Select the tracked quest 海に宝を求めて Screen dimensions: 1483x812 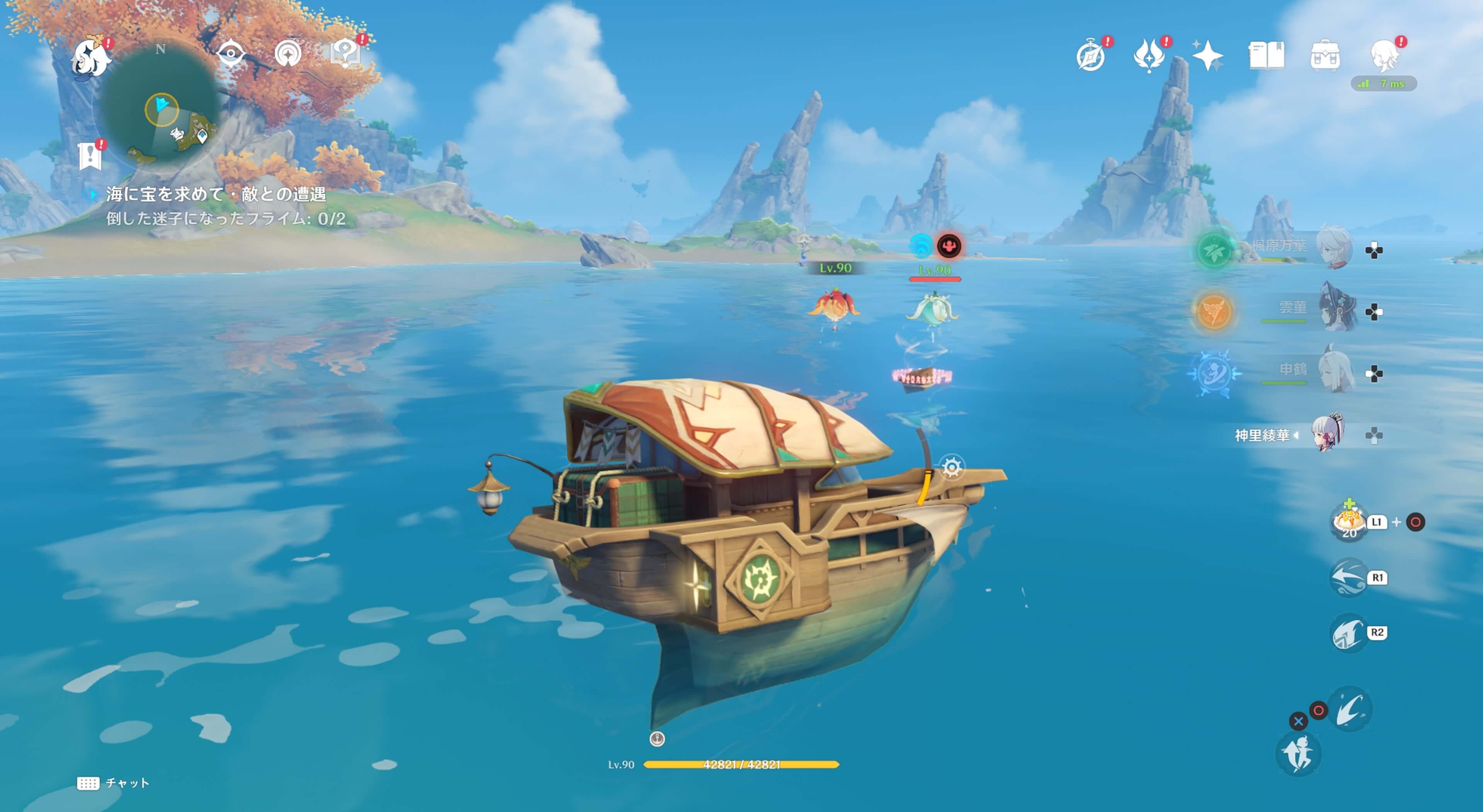(216, 195)
